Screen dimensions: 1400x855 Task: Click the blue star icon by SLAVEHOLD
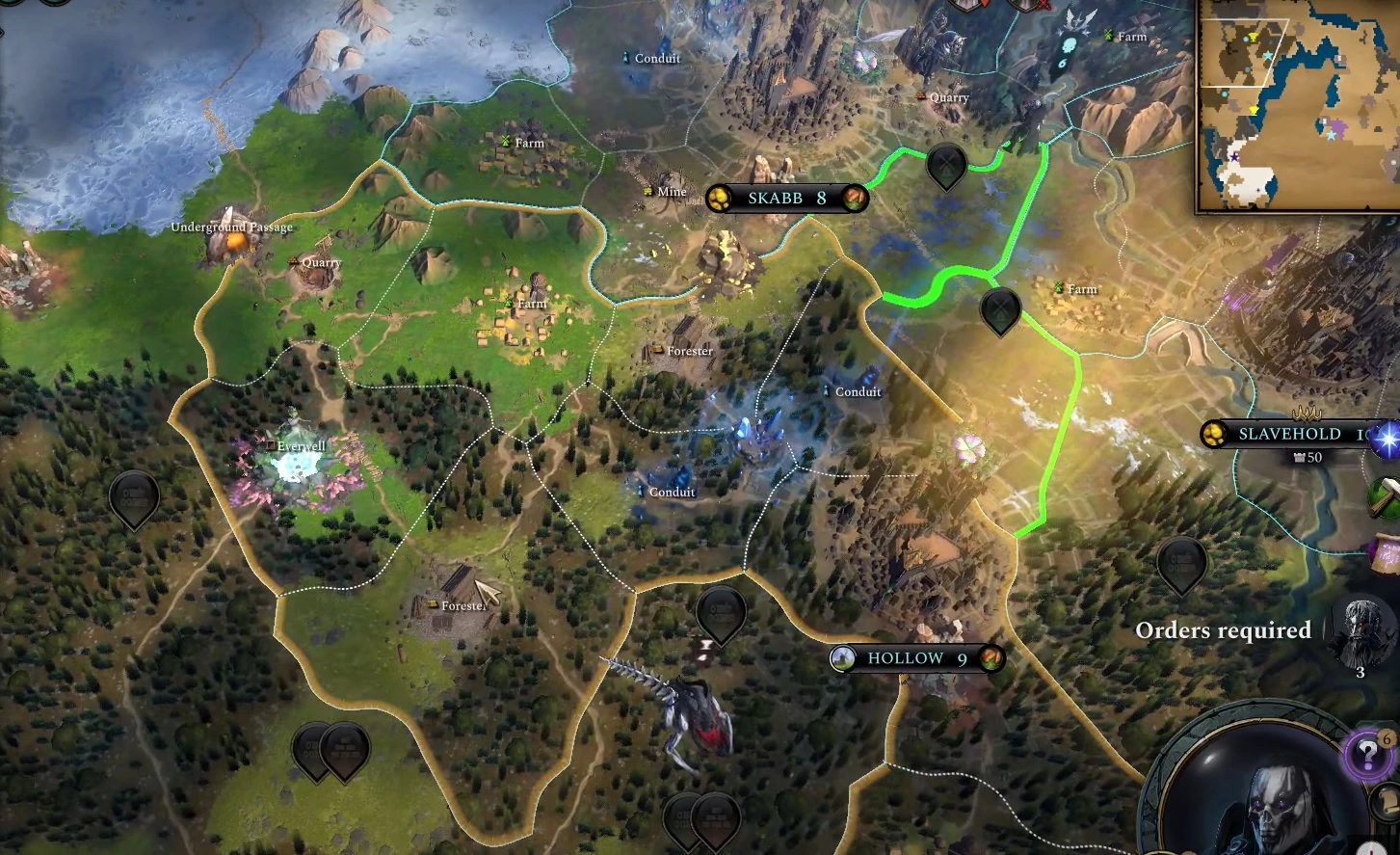1387,439
